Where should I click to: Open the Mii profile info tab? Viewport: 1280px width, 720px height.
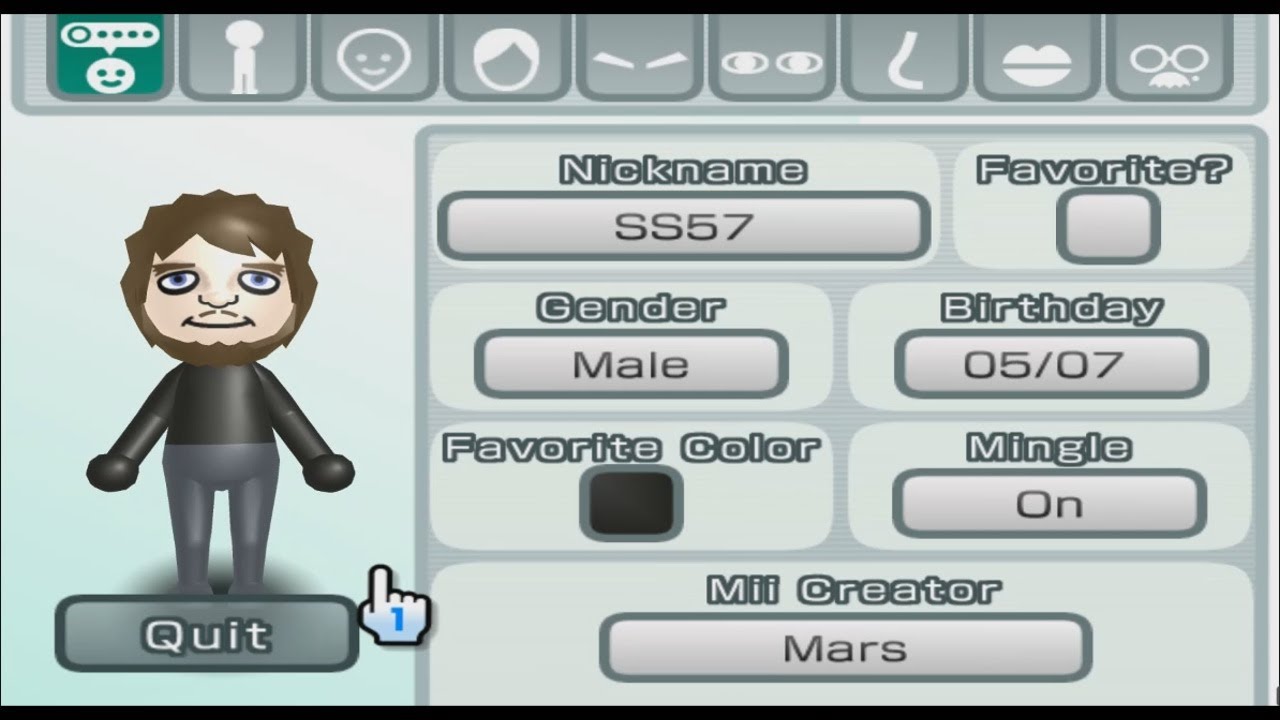(110, 55)
